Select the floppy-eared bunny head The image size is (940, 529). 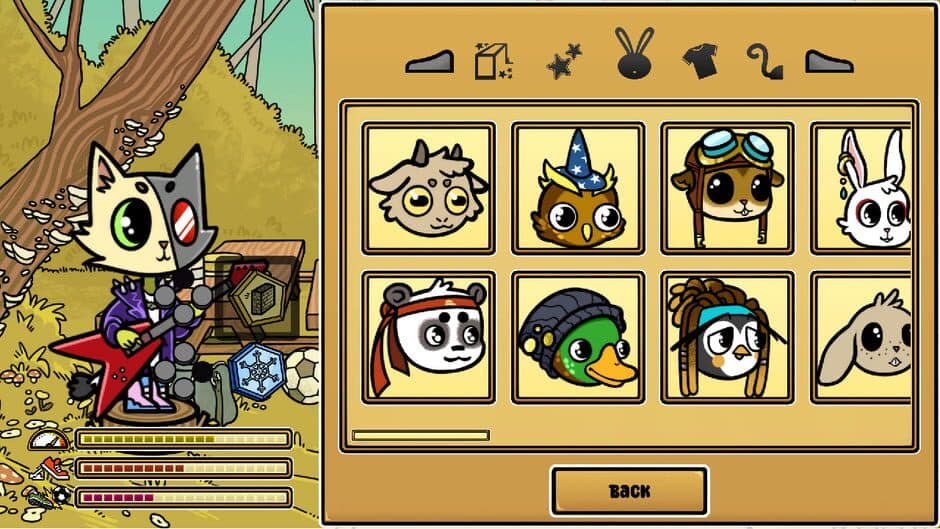click(x=867, y=338)
